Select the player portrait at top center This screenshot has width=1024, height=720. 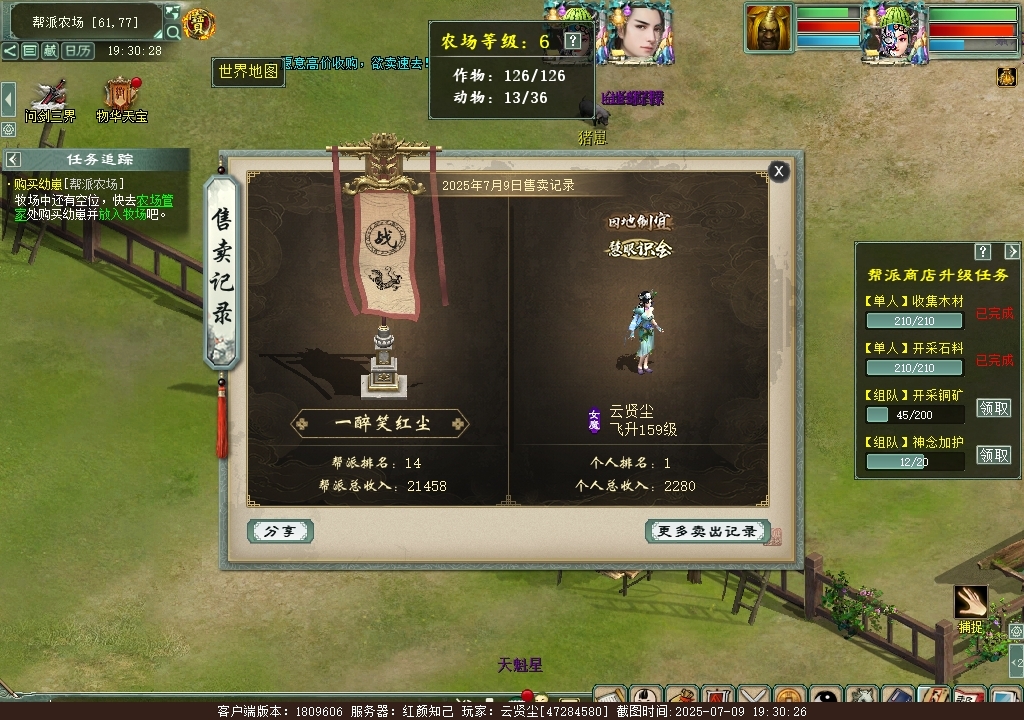634,30
